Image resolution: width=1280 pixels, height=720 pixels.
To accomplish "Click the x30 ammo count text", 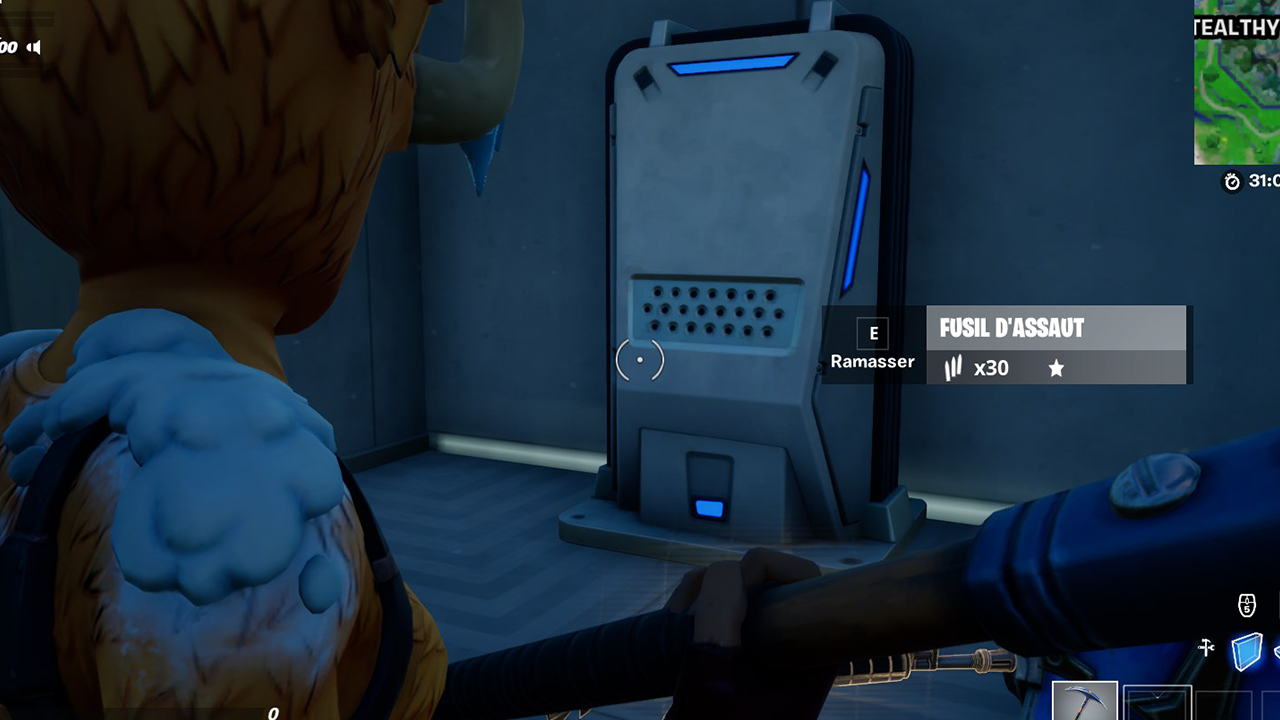I will point(993,368).
